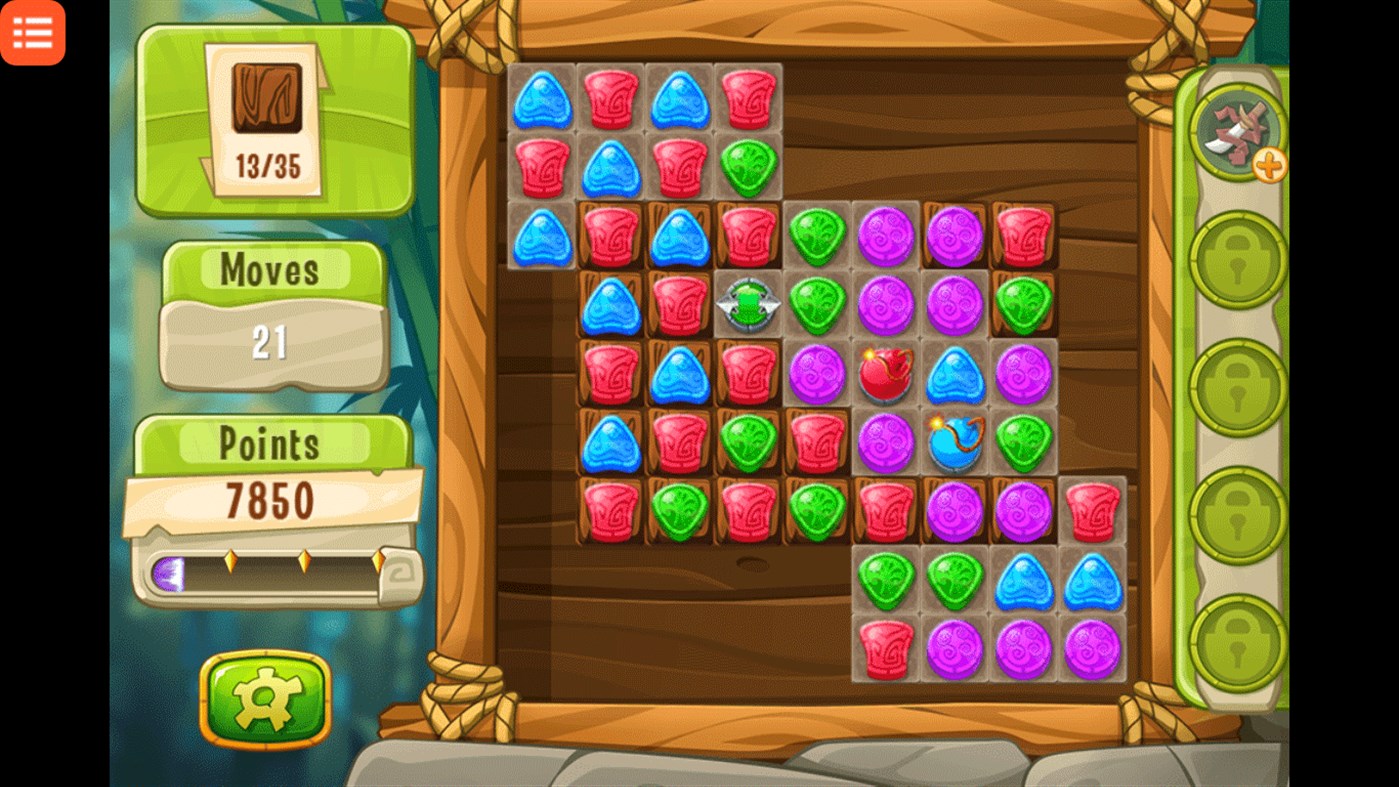The height and width of the screenshot is (787, 1399).
Task: Click the red bomb gem
Action: tap(886, 372)
